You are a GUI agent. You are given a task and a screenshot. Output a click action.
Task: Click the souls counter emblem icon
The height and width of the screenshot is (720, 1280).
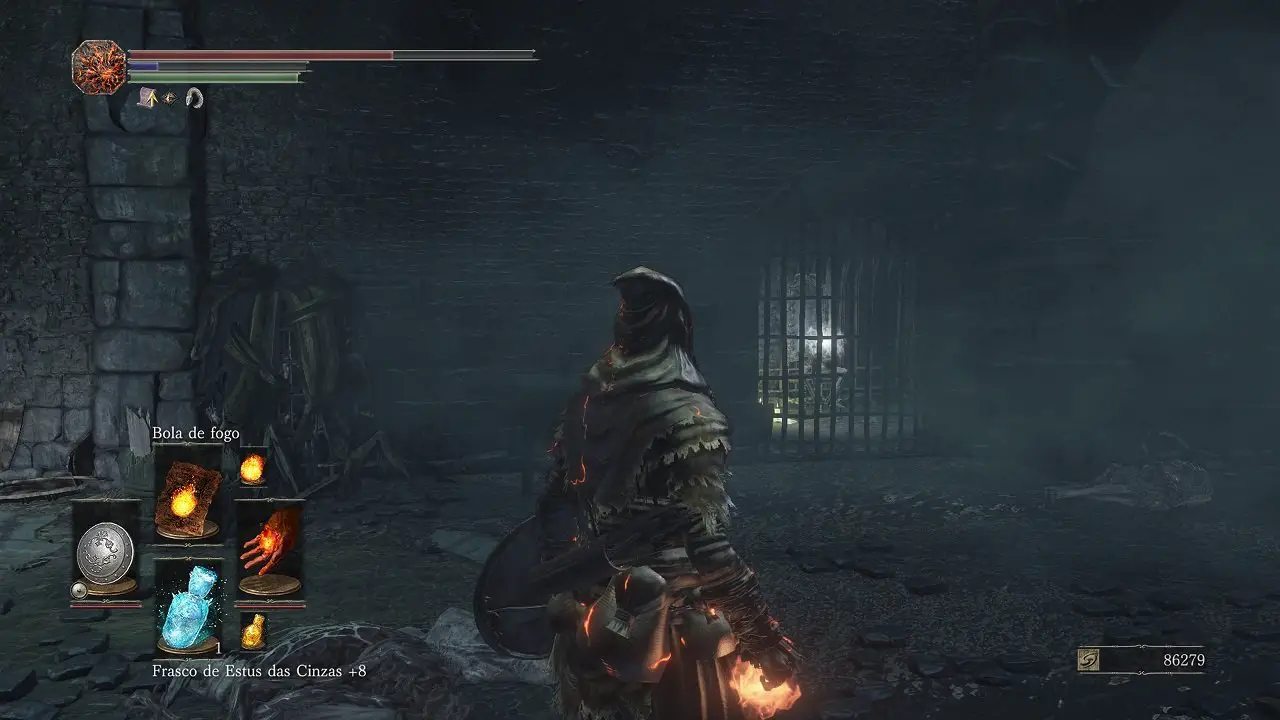pyautogui.click(x=1090, y=660)
